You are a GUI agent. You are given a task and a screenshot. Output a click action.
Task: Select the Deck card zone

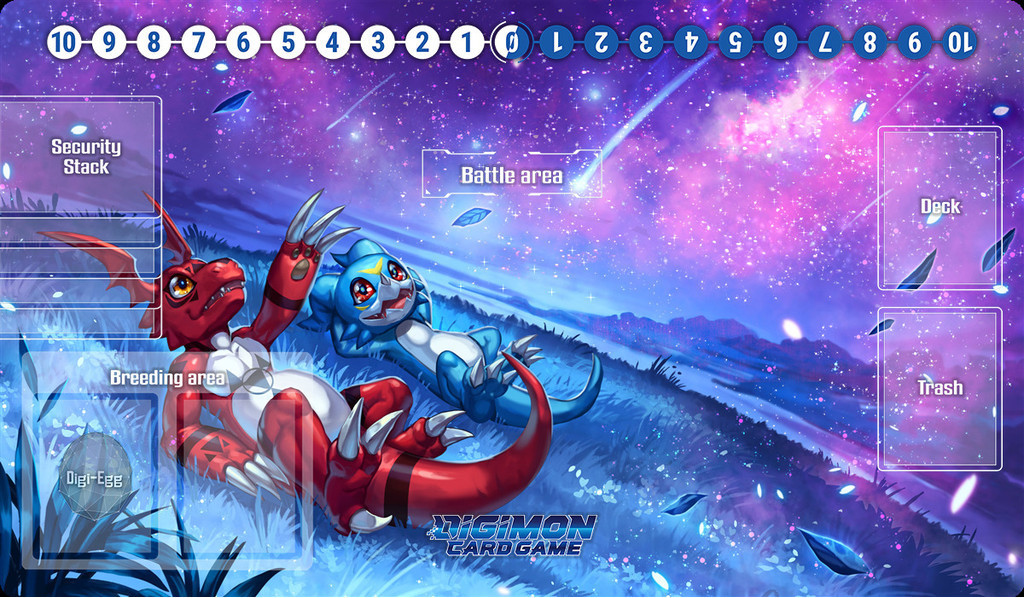939,207
